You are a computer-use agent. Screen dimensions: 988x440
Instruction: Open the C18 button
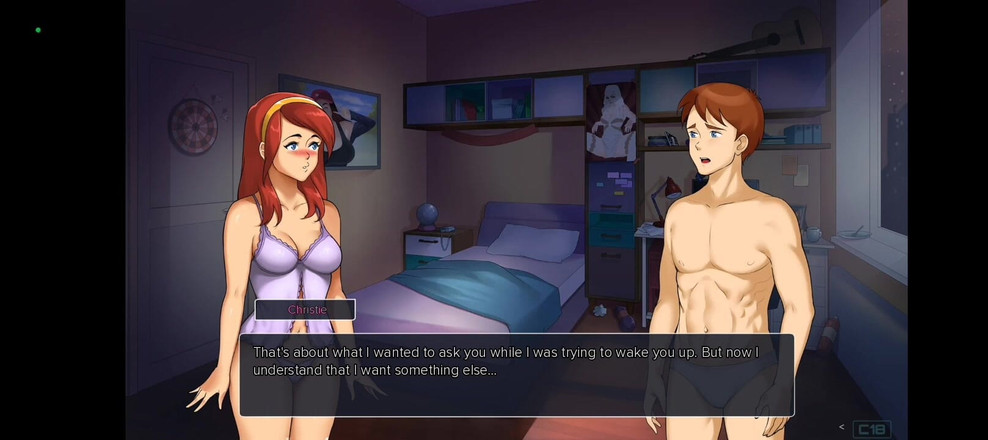click(x=871, y=430)
